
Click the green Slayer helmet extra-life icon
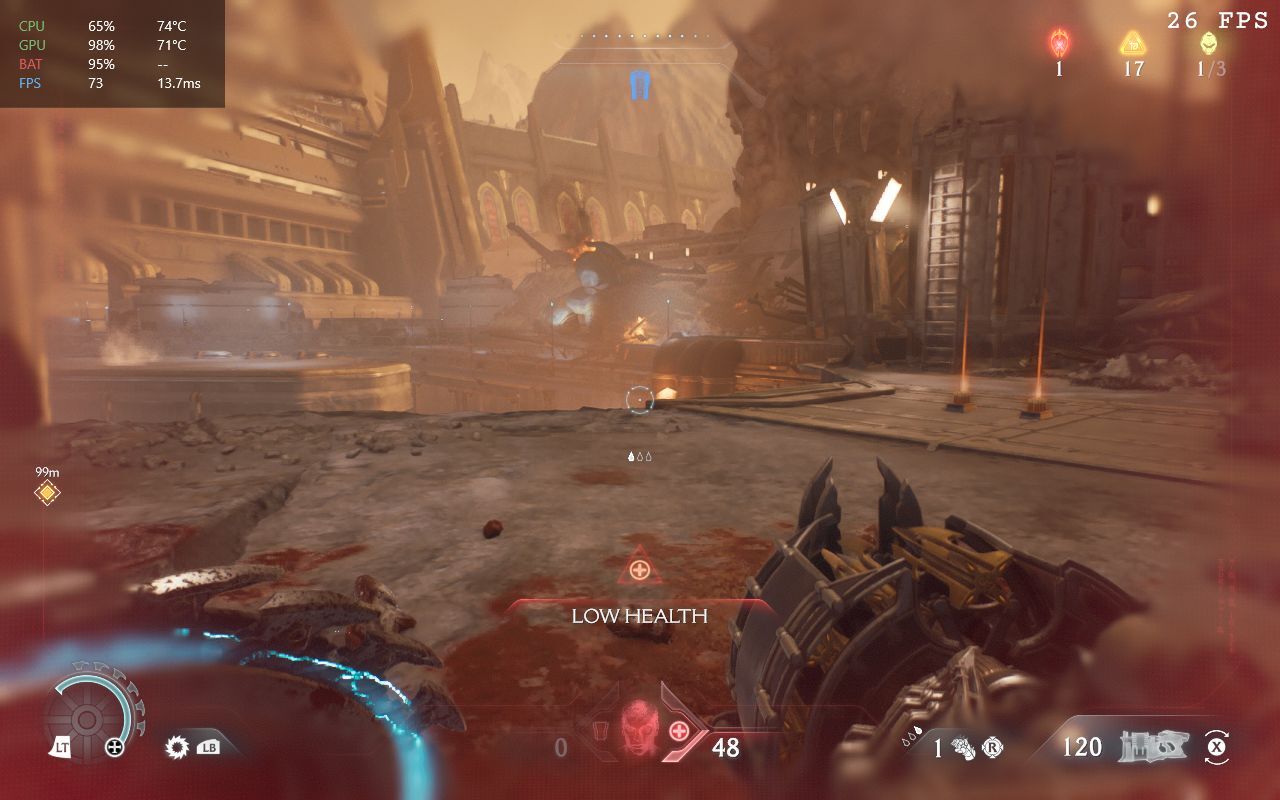click(1209, 43)
